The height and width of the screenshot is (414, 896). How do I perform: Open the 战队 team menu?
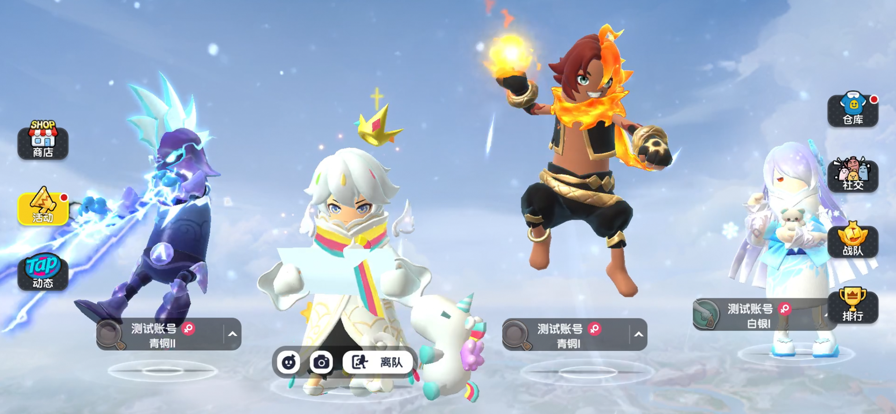pos(852,240)
